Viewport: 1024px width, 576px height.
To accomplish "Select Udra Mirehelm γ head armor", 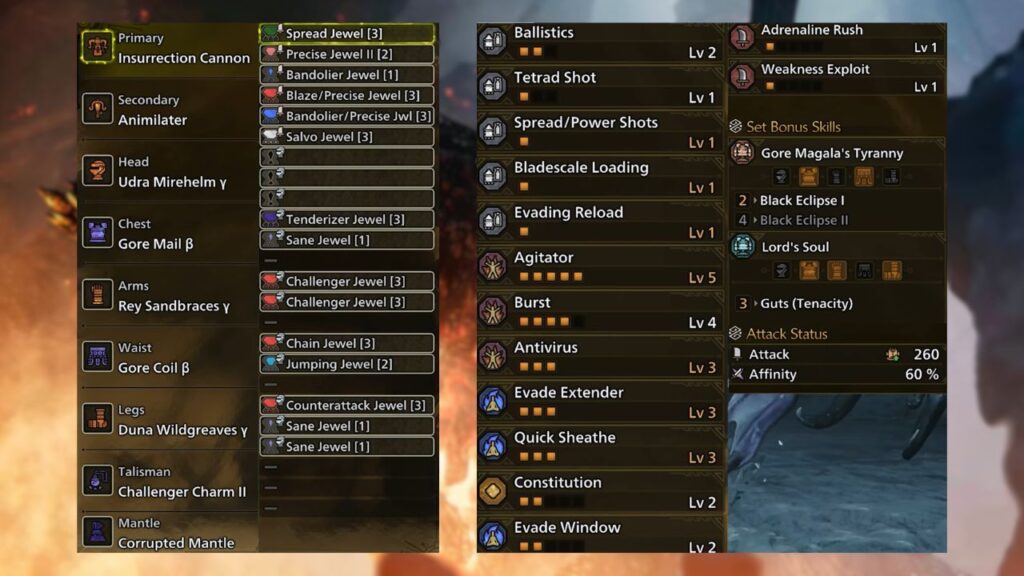I will pyautogui.click(x=172, y=172).
